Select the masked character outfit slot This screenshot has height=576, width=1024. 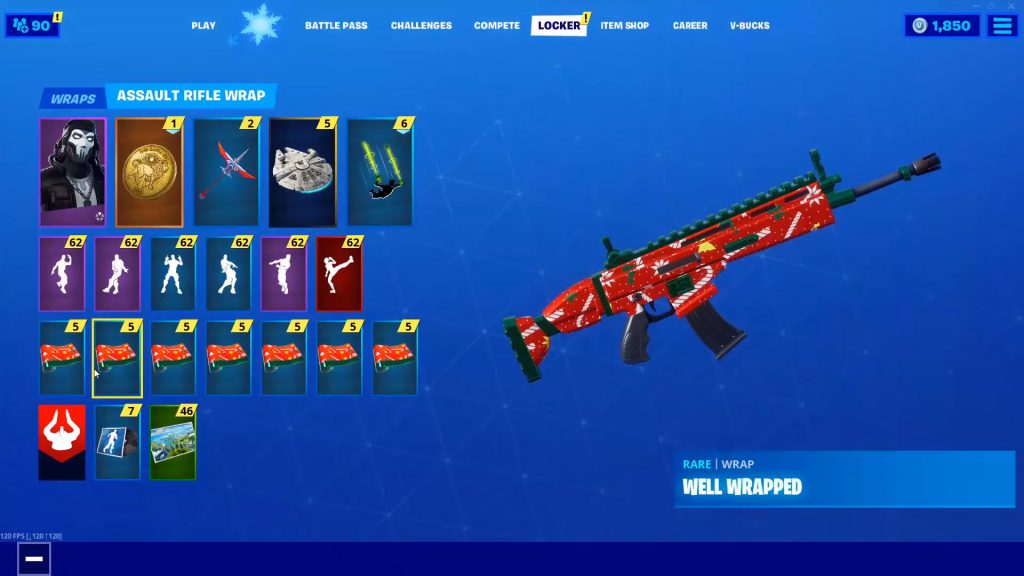click(72, 172)
